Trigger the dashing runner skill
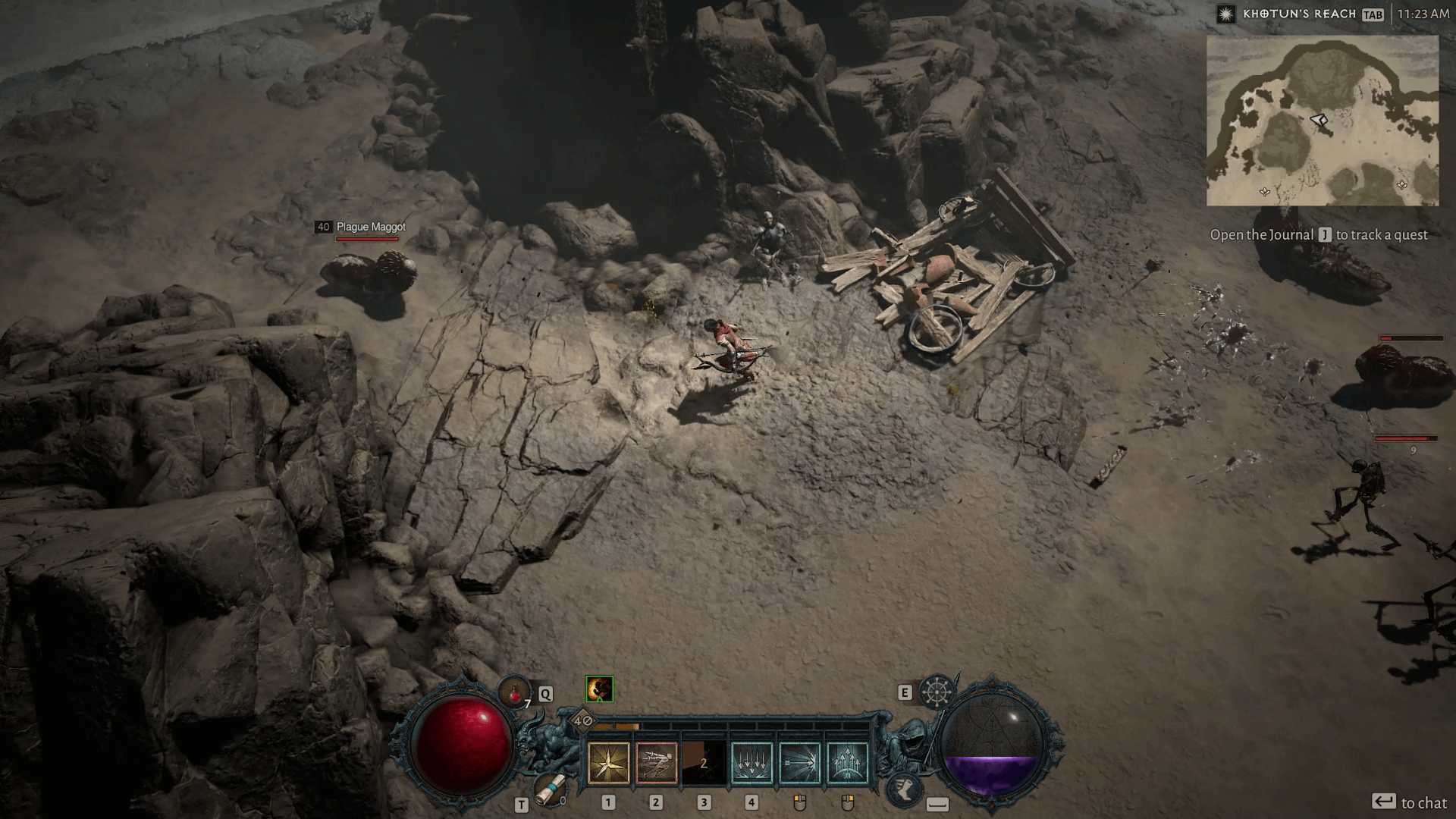1456x819 pixels. (656, 762)
